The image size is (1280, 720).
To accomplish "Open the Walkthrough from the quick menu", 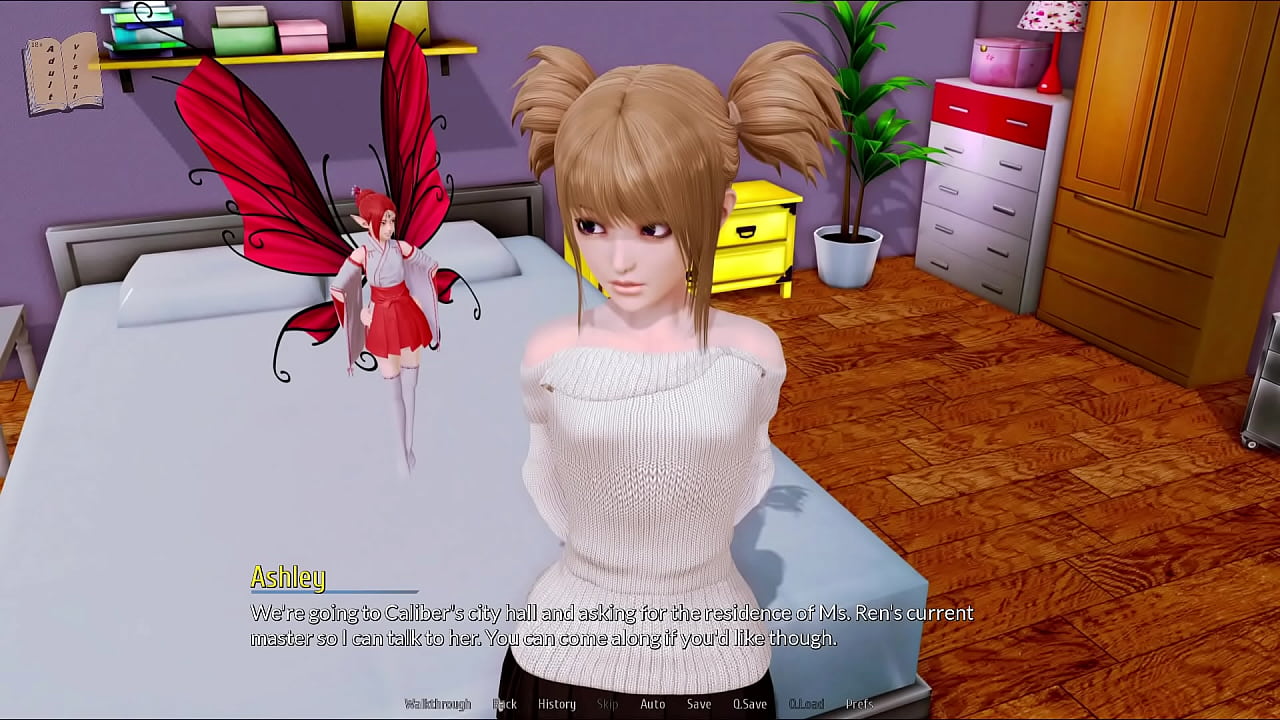I will pyautogui.click(x=437, y=704).
